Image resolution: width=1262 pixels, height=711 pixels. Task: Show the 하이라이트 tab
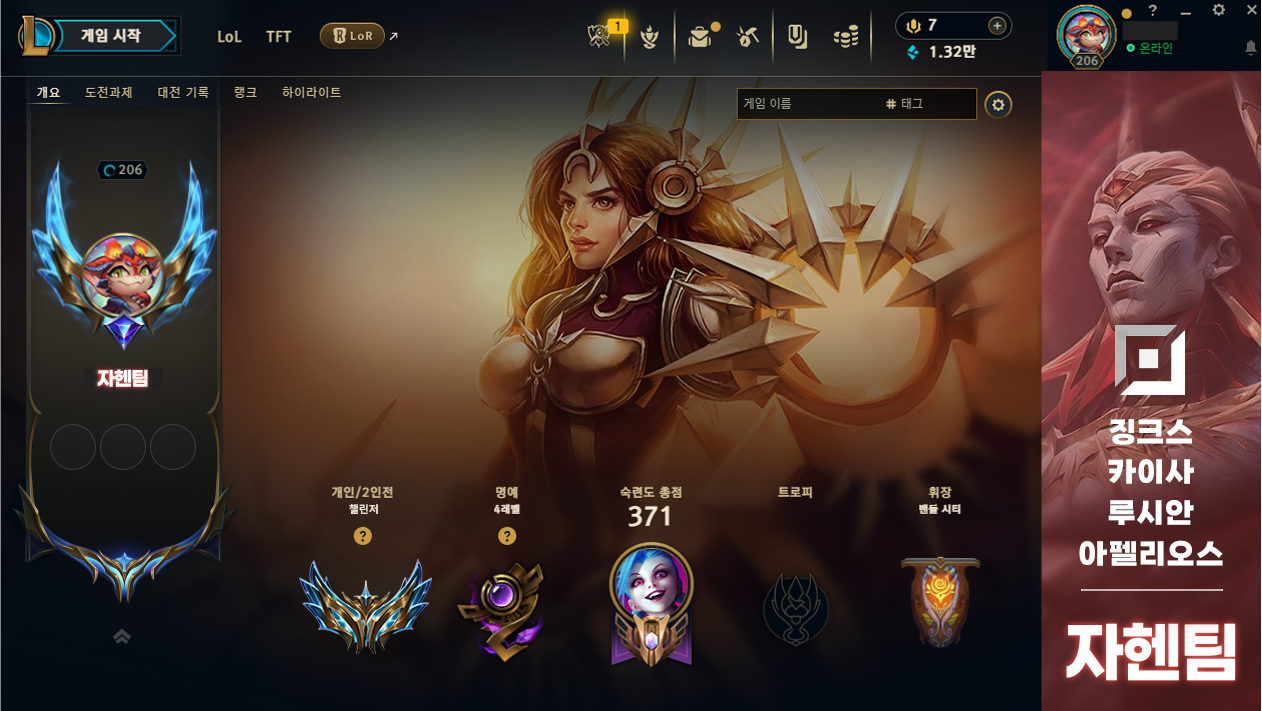[311, 92]
